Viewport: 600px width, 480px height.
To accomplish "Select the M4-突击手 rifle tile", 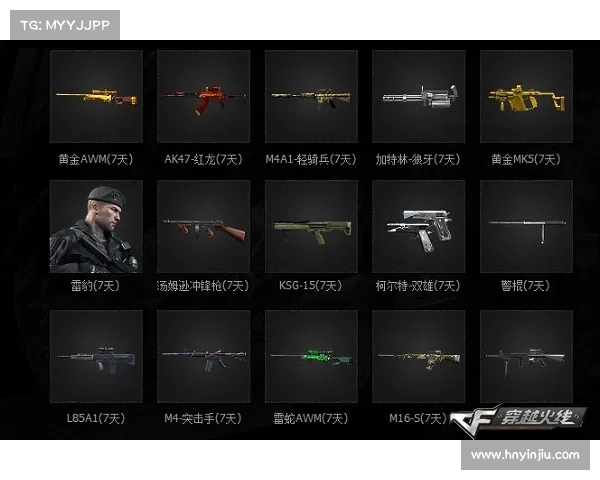I will click(x=203, y=357).
